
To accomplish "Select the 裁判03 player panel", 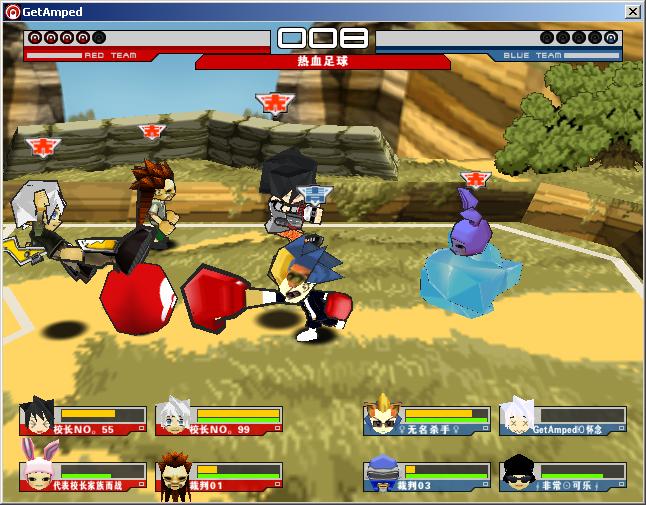I will coord(427,475).
